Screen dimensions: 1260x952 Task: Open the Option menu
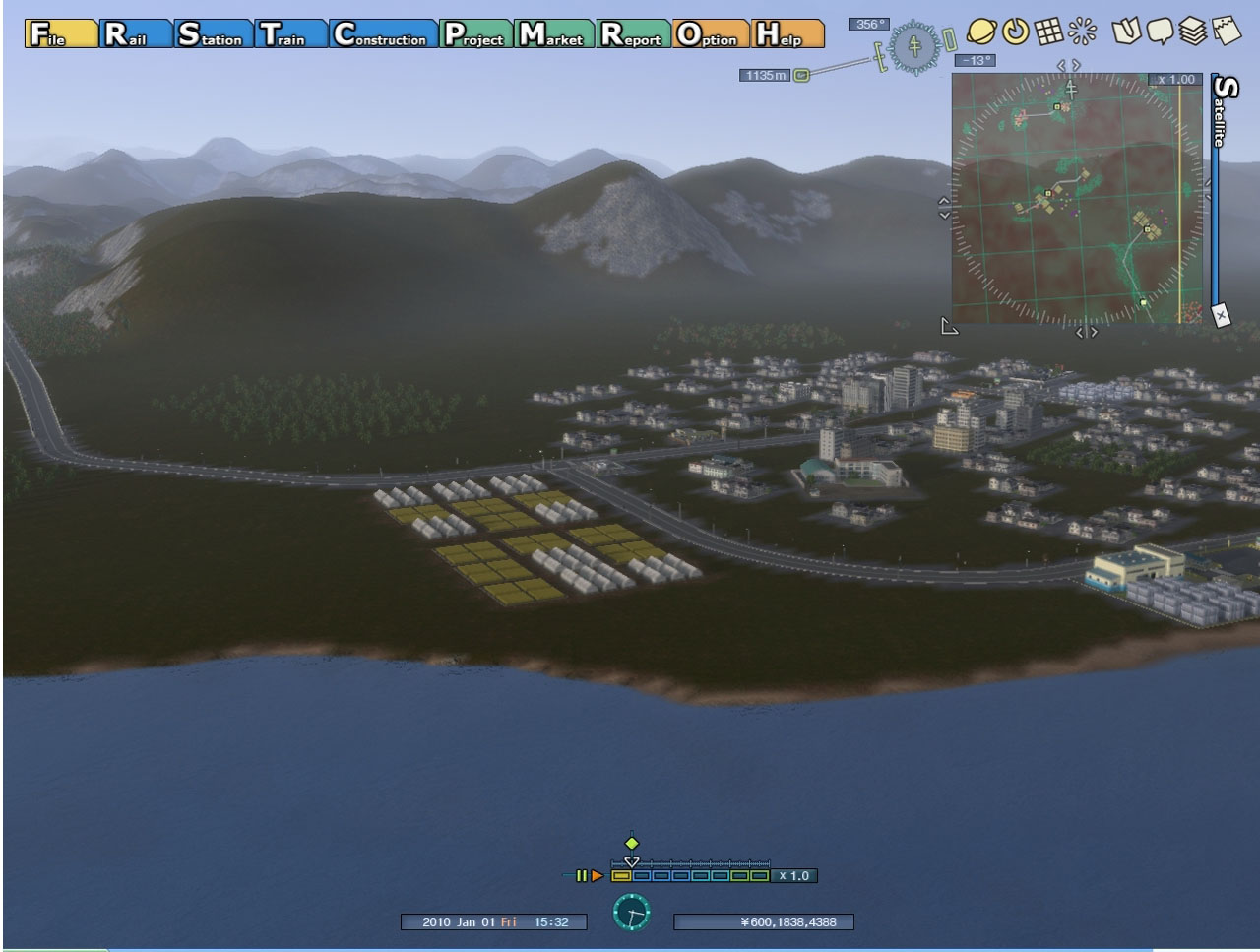[x=711, y=34]
